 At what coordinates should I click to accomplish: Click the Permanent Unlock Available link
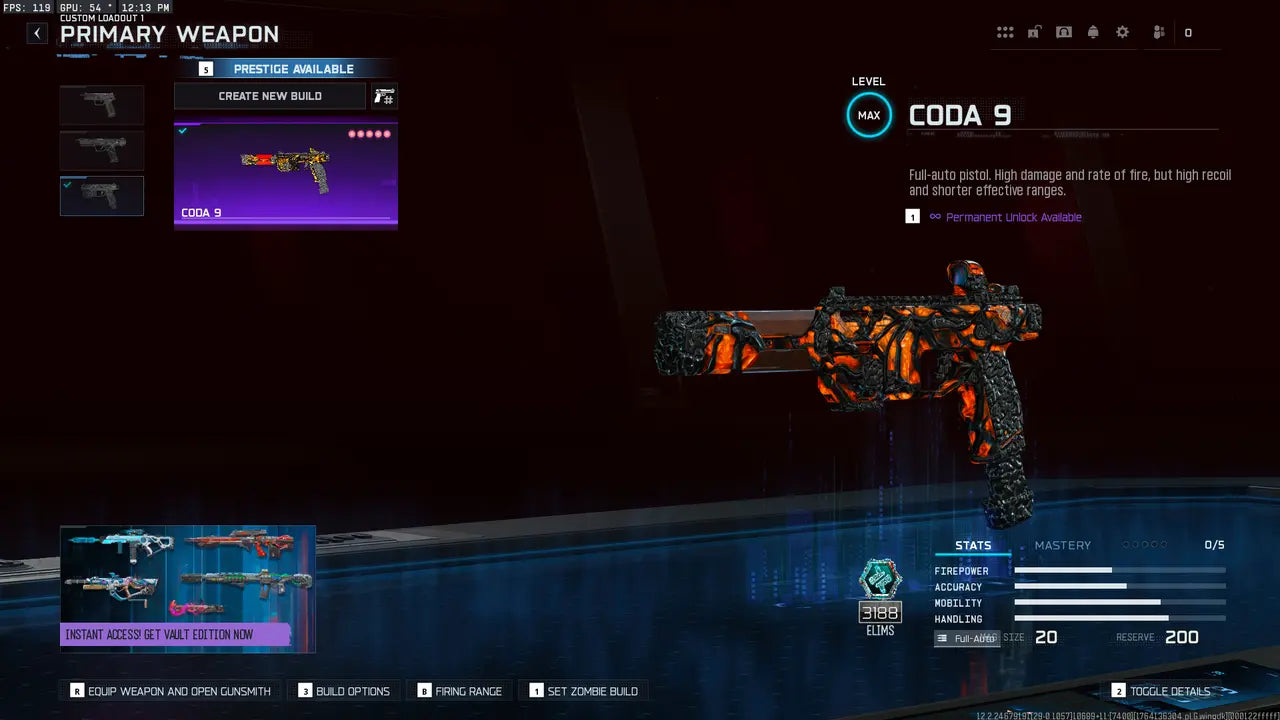pos(1013,217)
